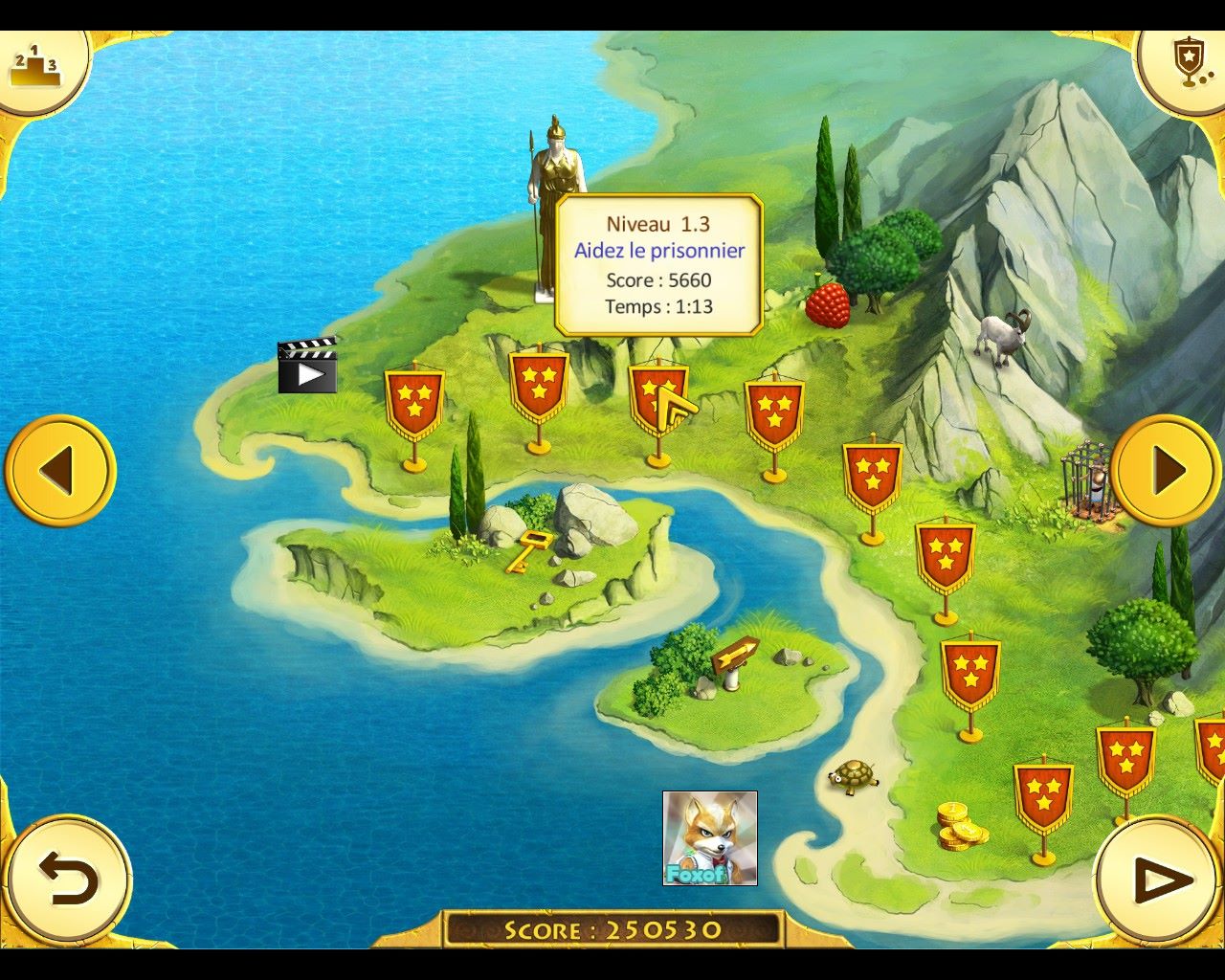Image resolution: width=1225 pixels, height=980 pixels.
Task: Click the Foxof avatar thumbnail
Action: pyautogui.click(x=709, y=837)
